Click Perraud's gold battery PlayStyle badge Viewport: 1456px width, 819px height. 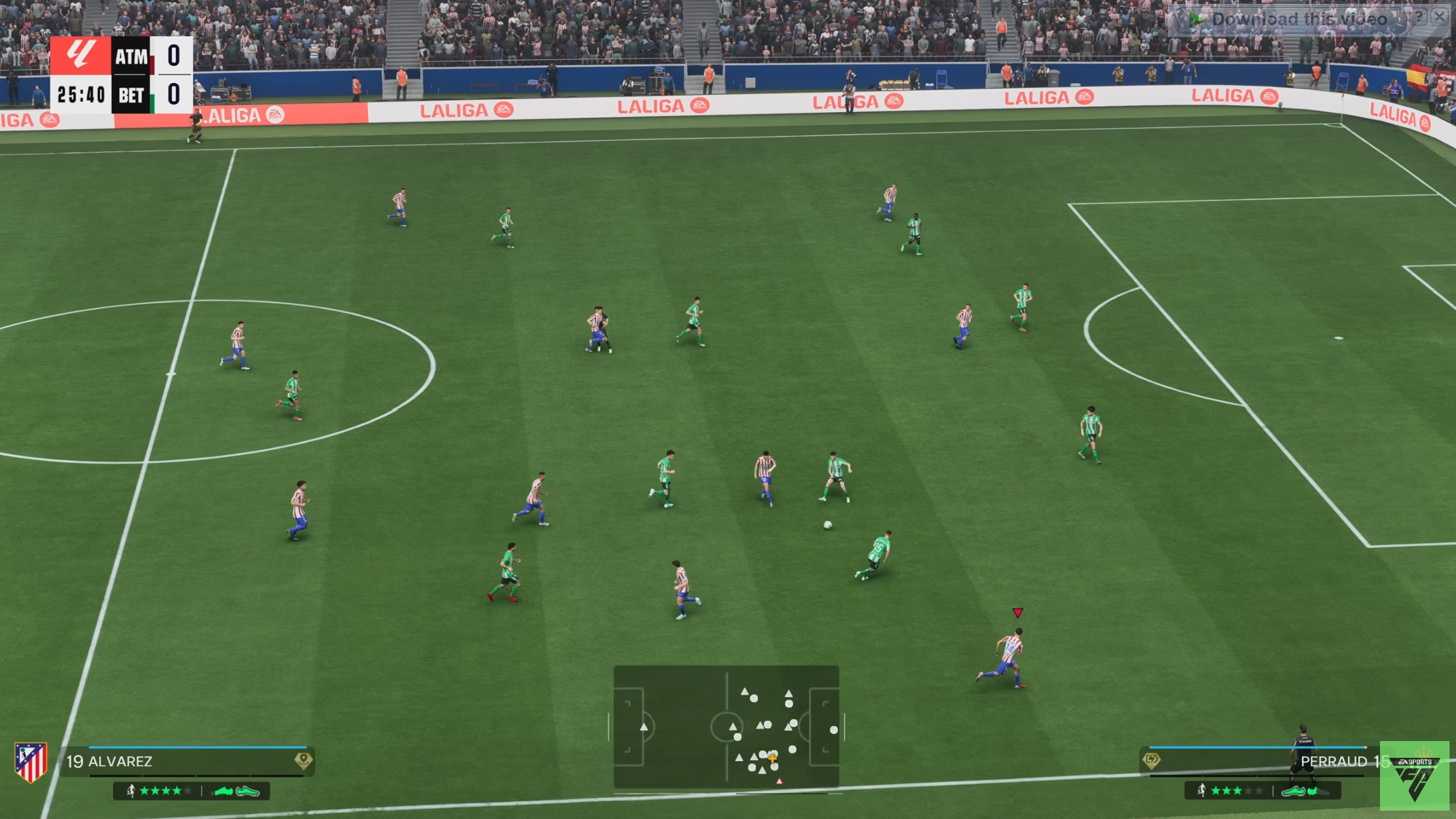pos(1151,760)
